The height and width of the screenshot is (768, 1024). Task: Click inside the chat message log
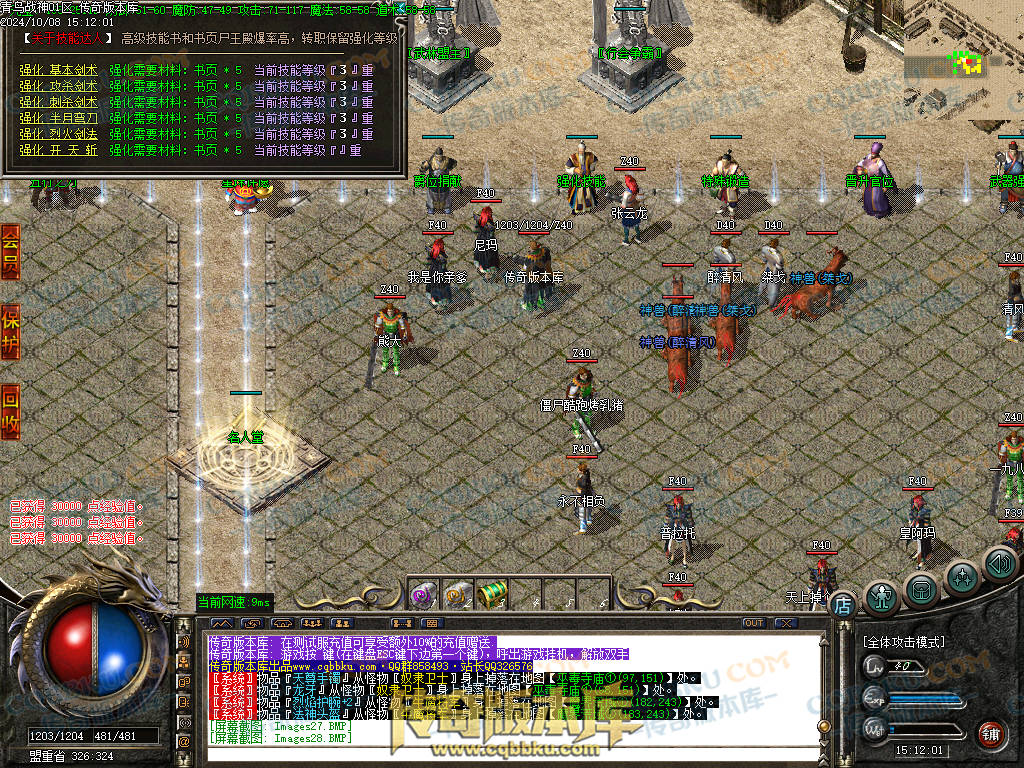(x=500, y=690)
